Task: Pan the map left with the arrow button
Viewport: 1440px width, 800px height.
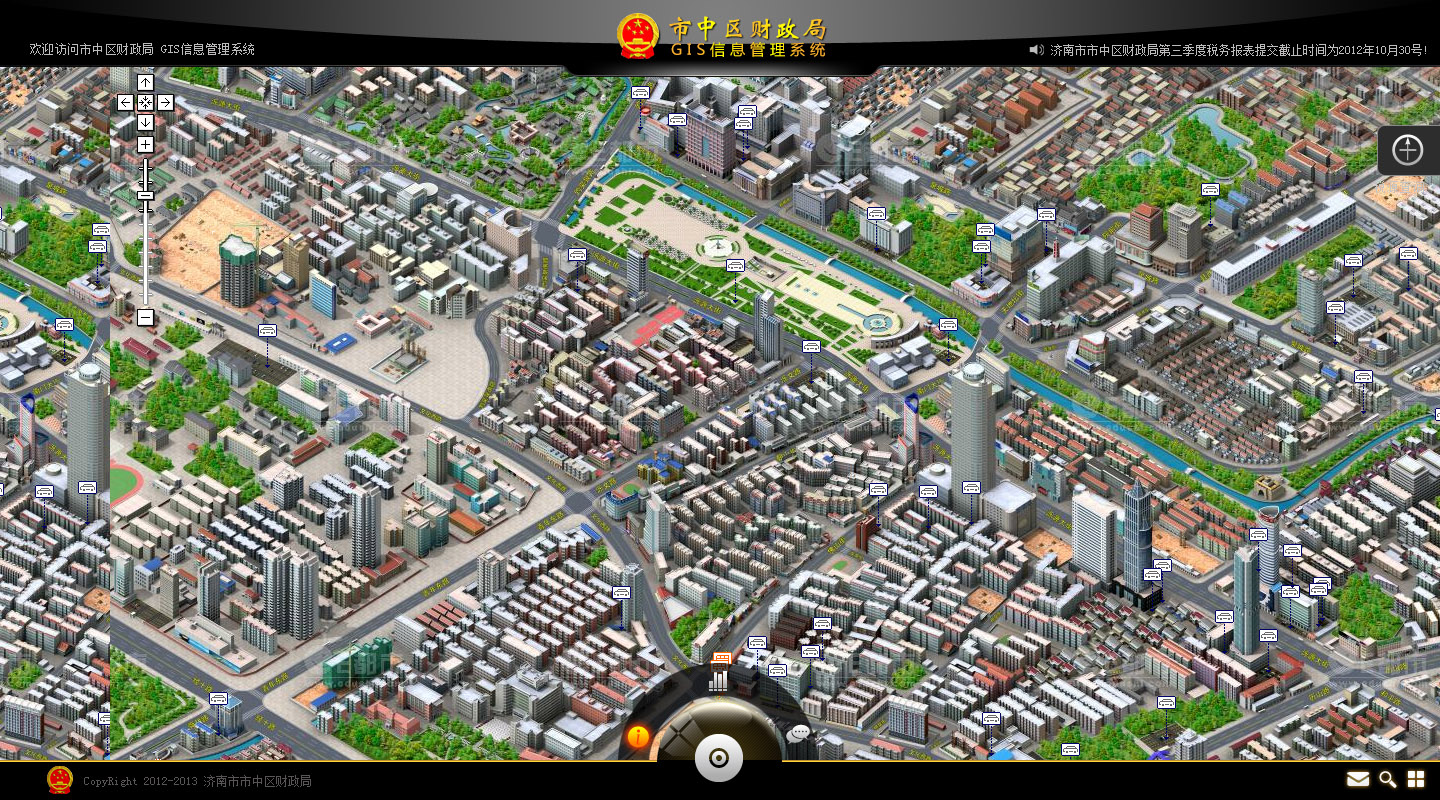Action: (x=125, y=102)
